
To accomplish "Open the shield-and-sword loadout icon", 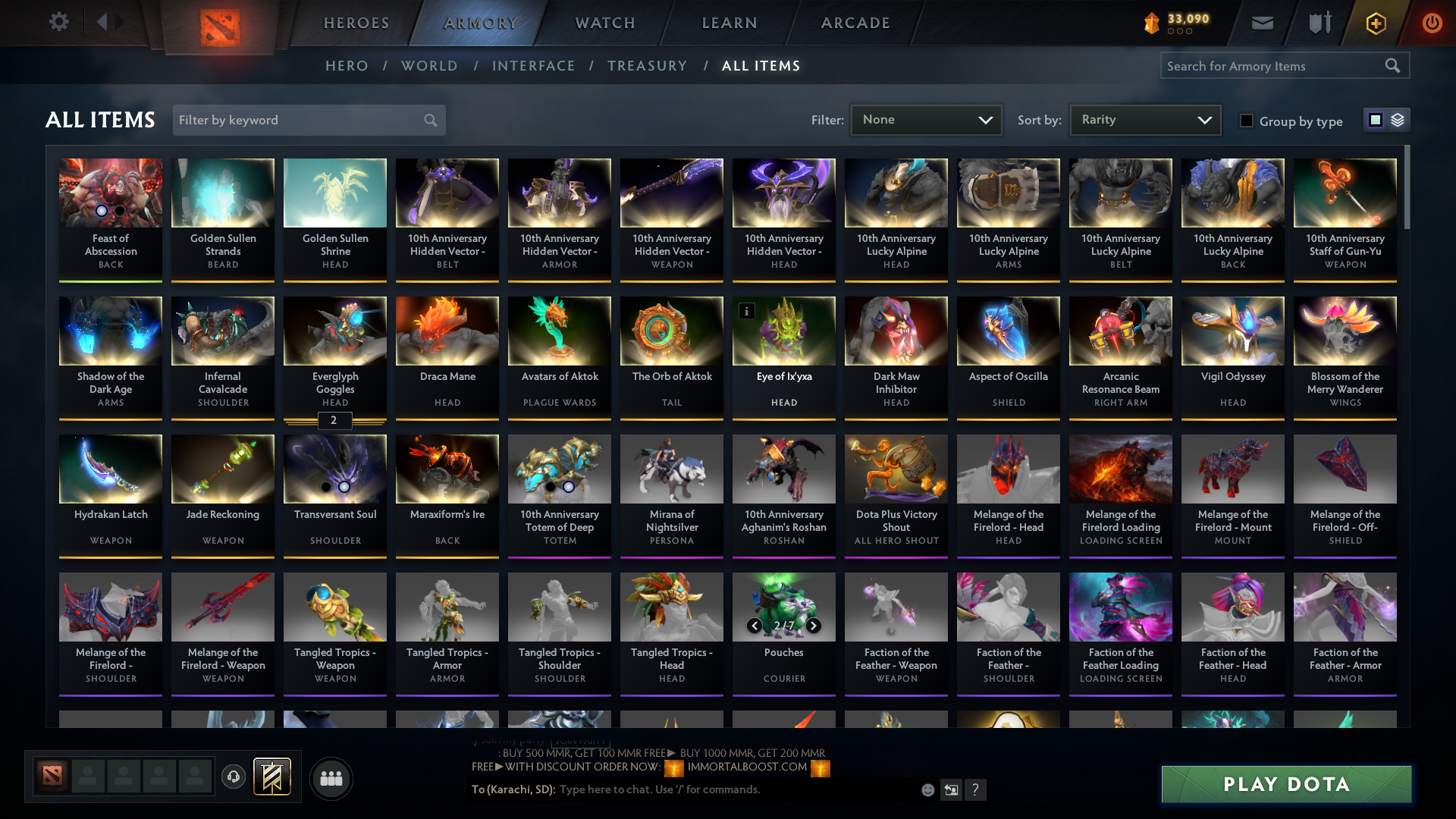I will 1319,22.
